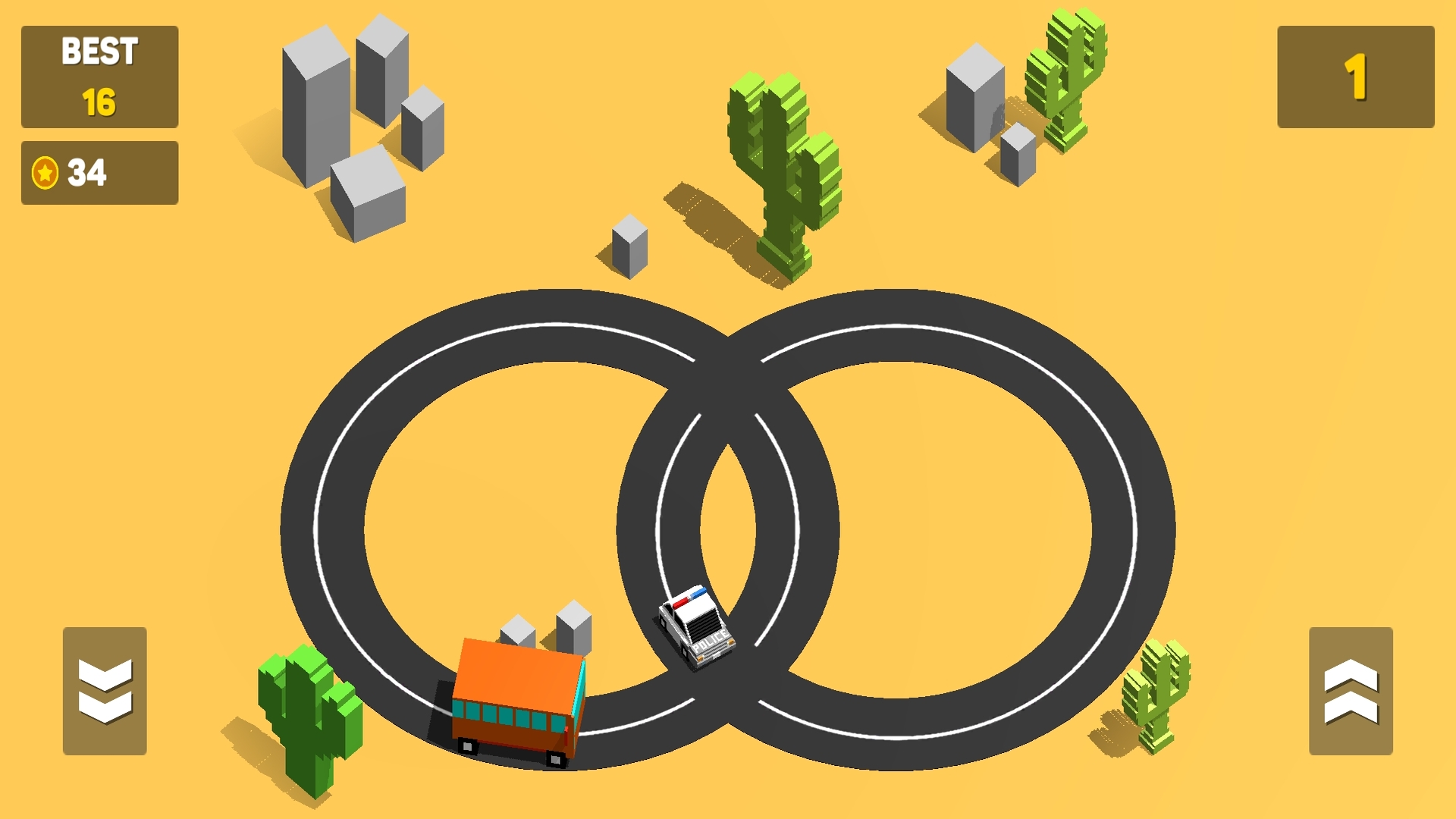Click the coin counter showing 34
This screenshot has width=1456, height=819.
click(x=99, y=173)
